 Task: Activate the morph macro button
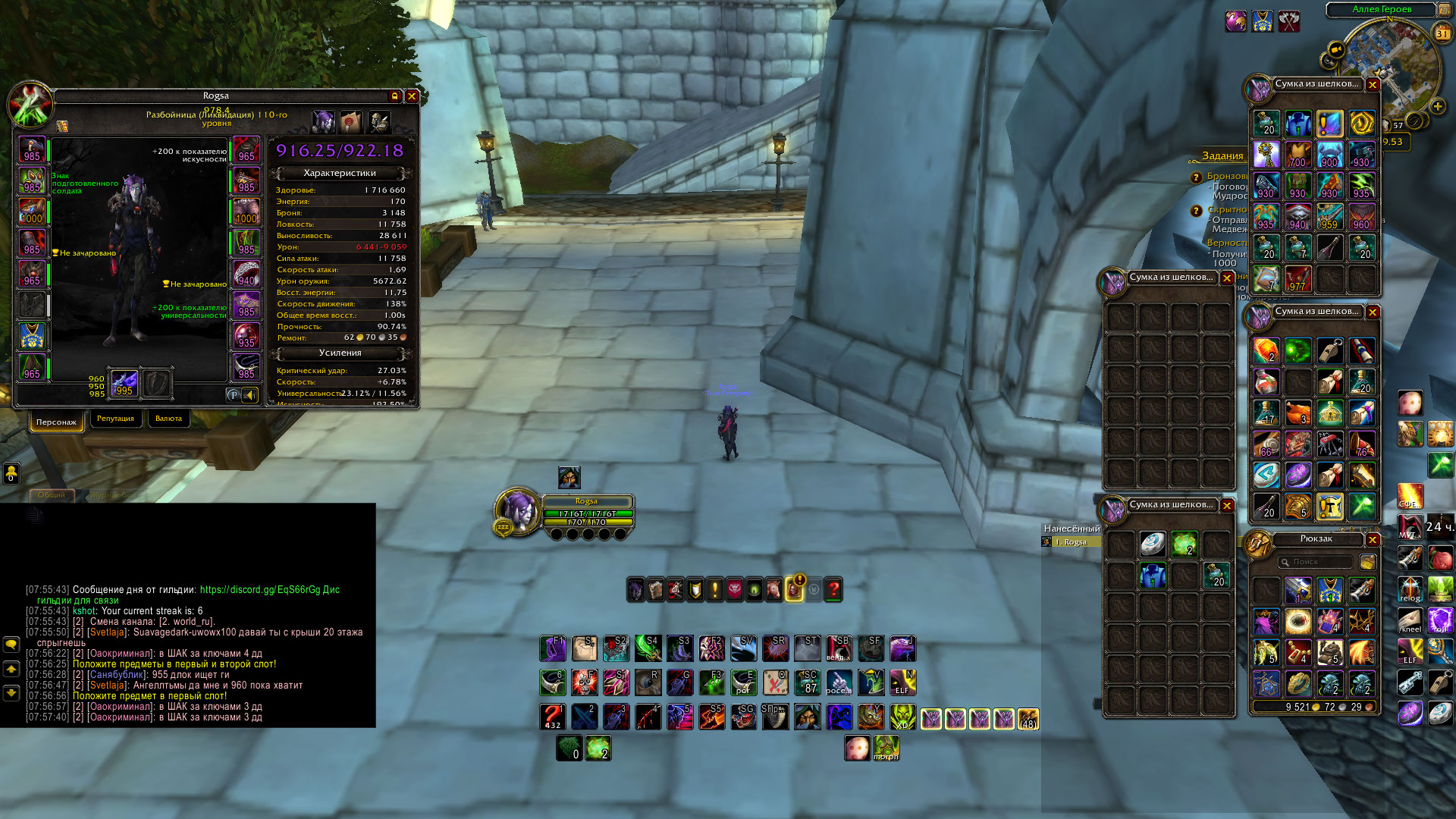886,748
